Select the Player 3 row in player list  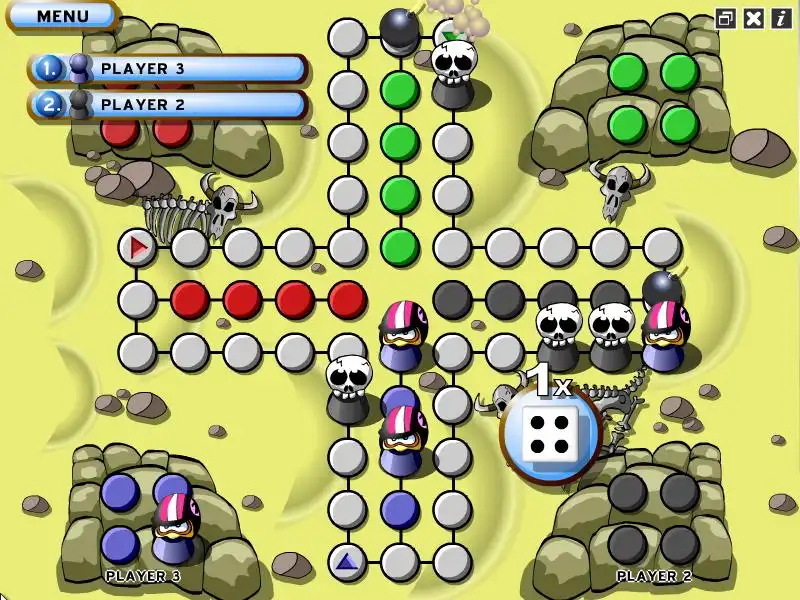(x=168, y=69)
